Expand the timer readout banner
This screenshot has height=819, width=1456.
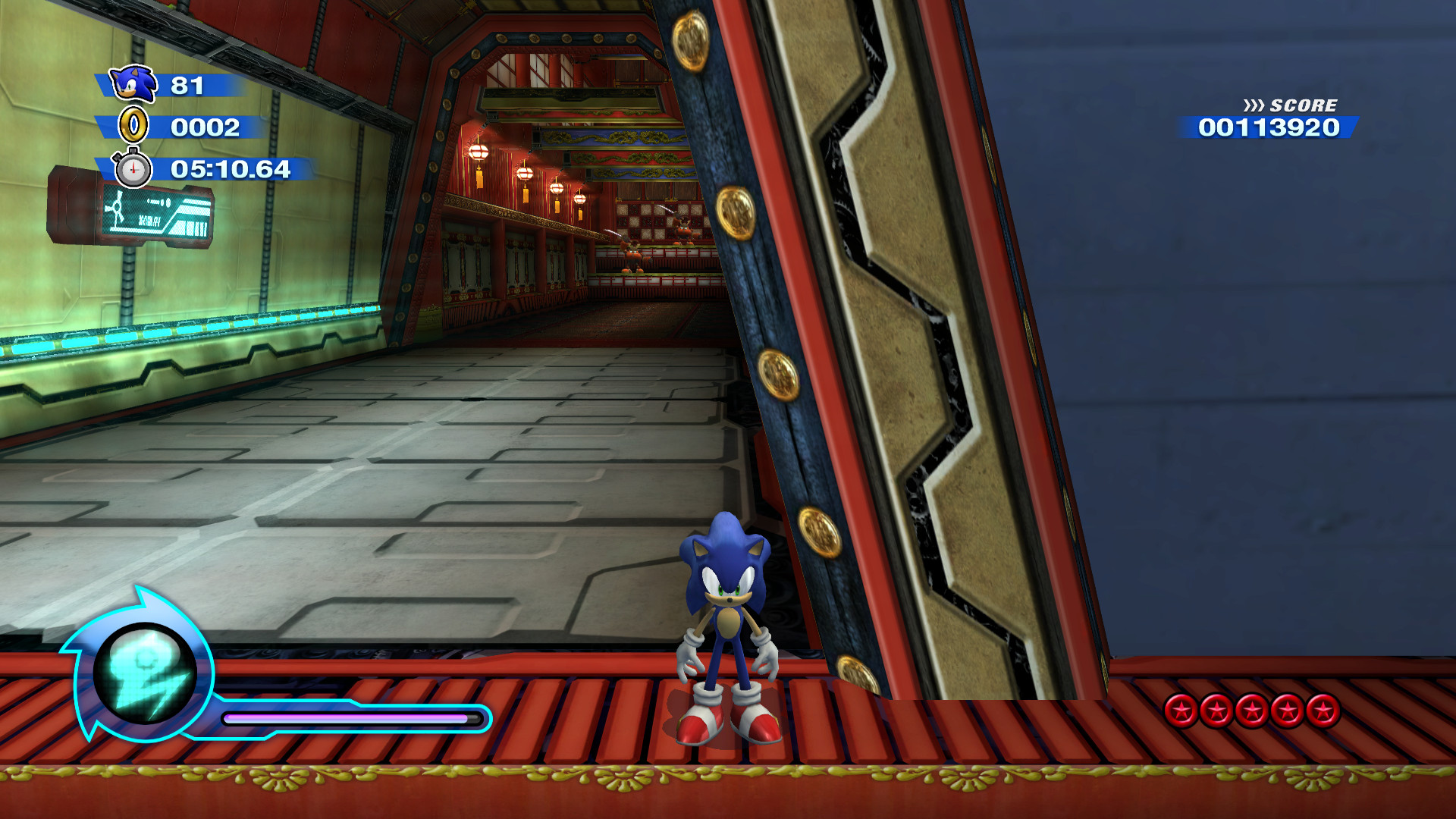[x=231, y=171]
